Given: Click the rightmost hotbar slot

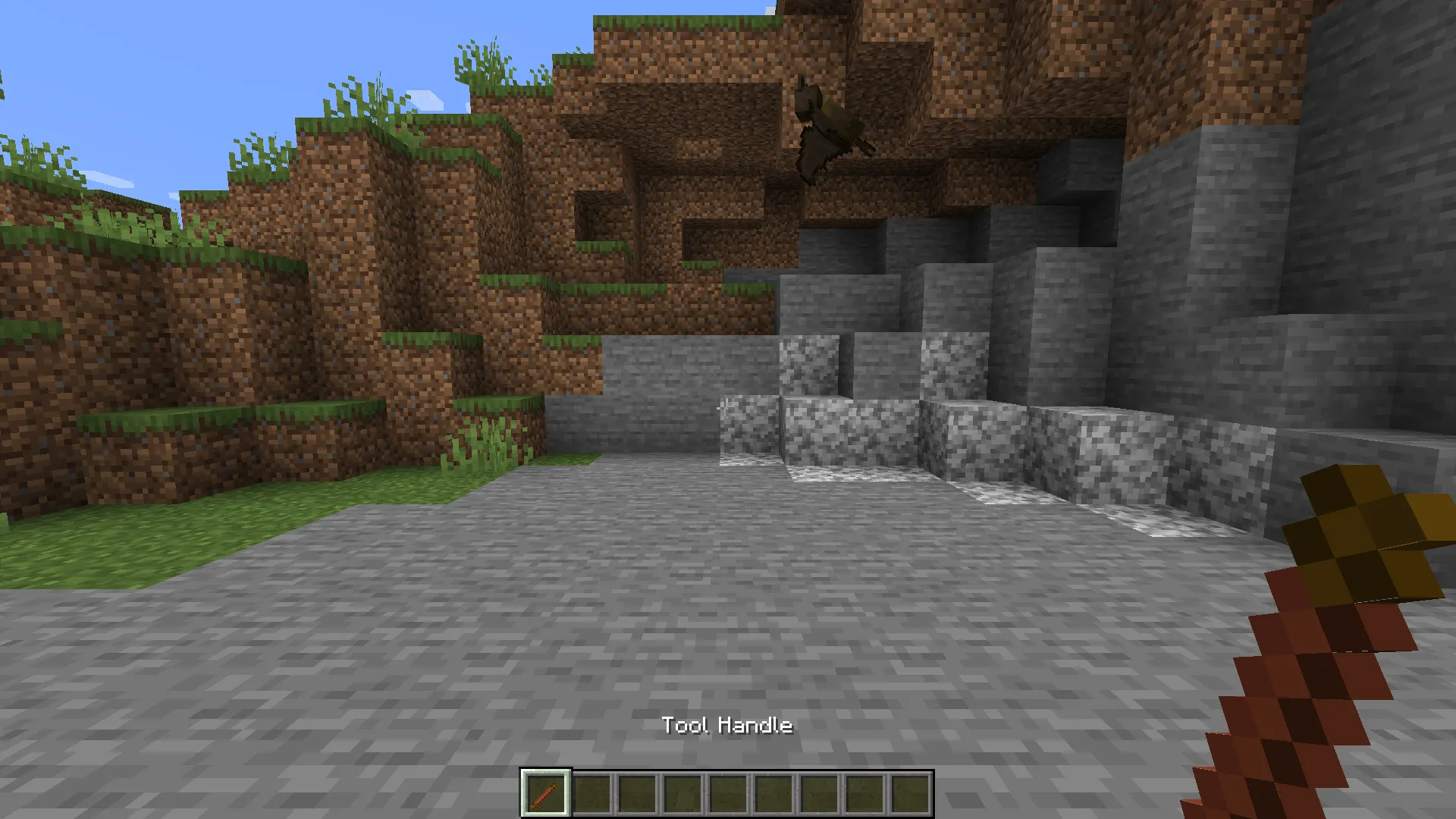Looking at the screenshot, I should point(910,794).
